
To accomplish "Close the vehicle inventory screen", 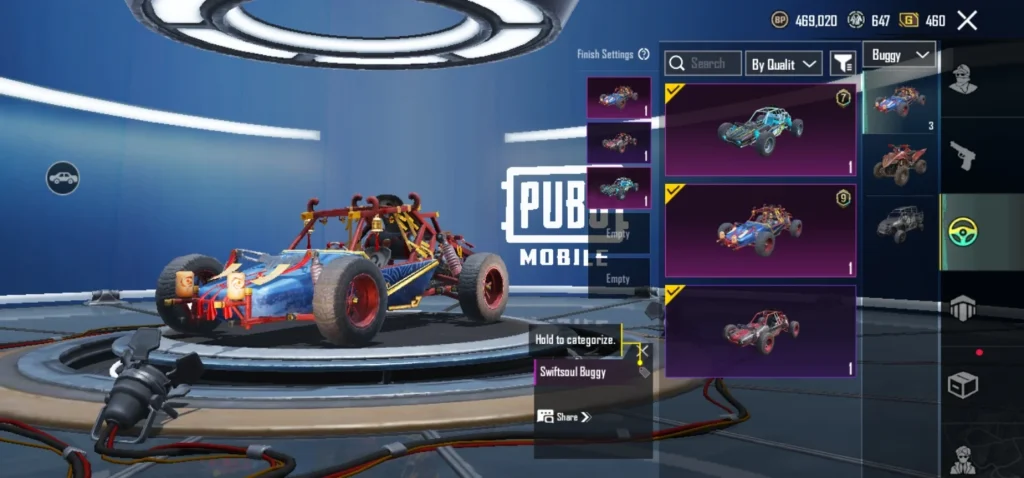I will tap(967, 20).
